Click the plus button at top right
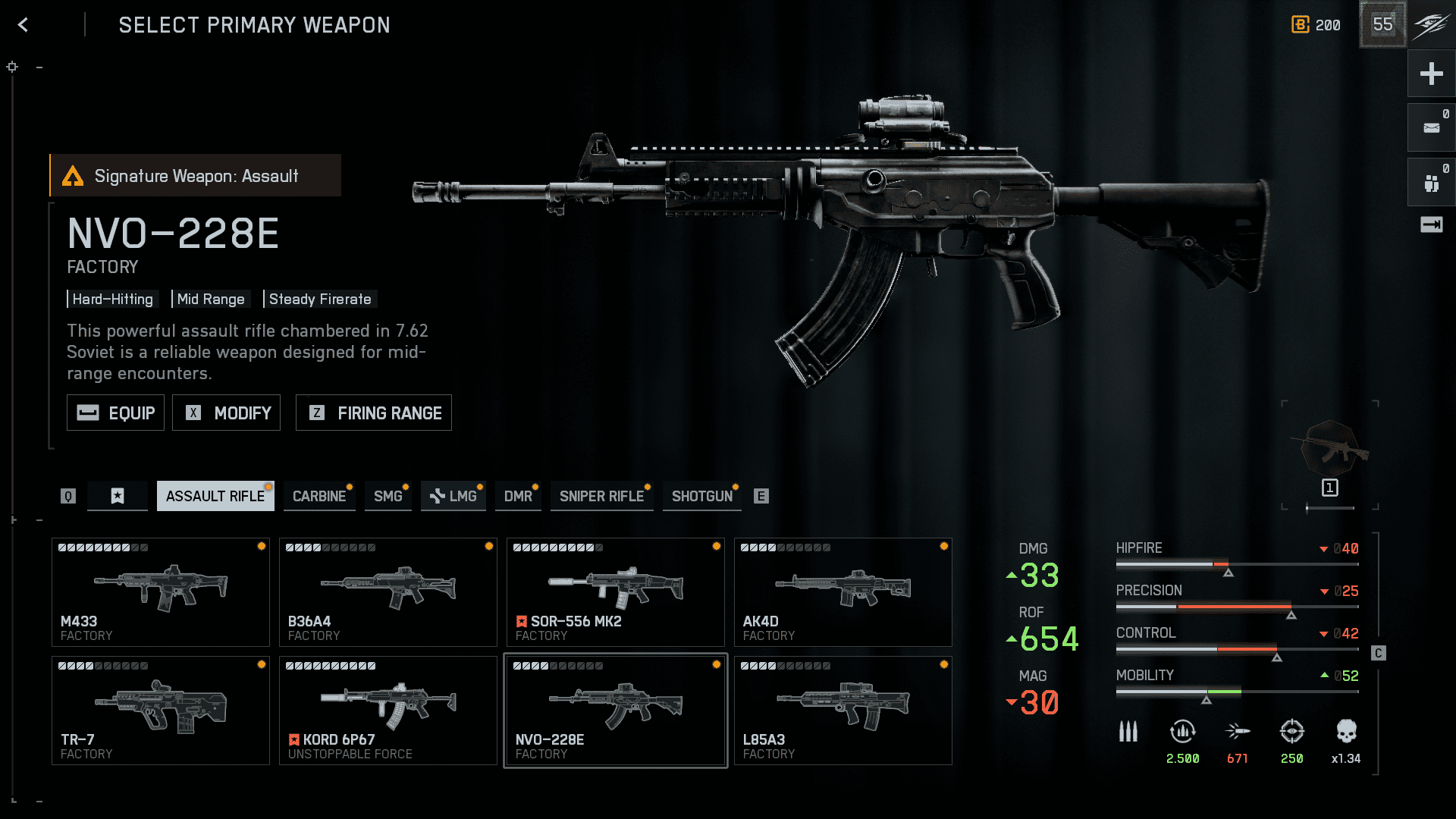 [1431, 74]
